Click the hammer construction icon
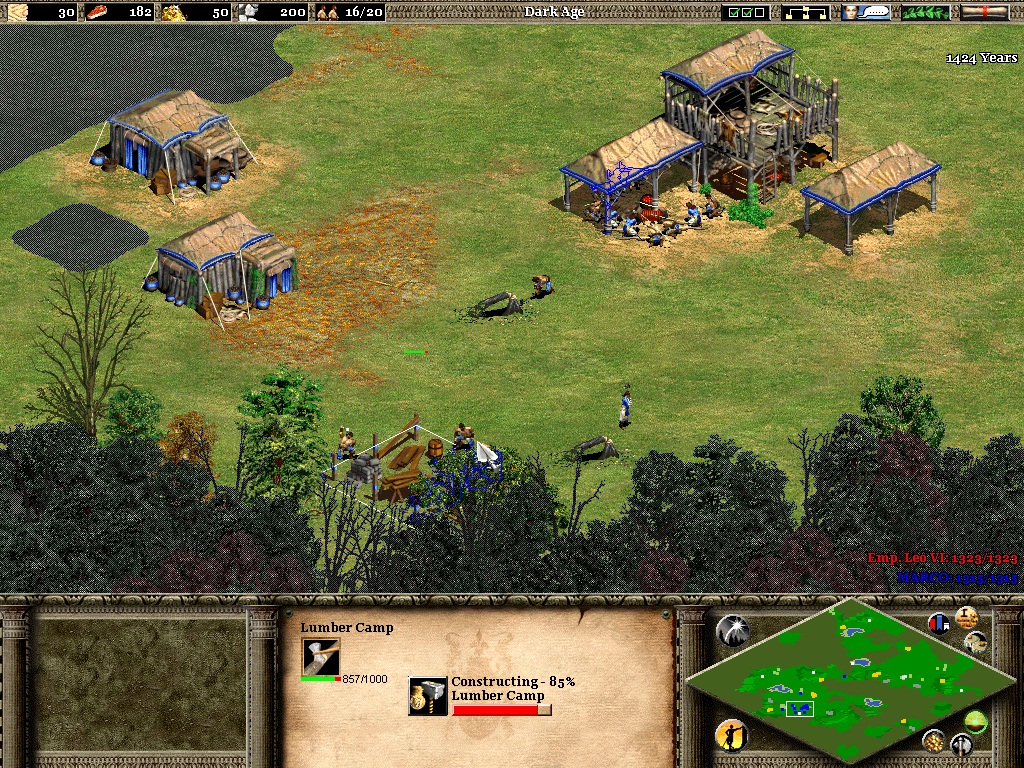Viewport: 1024px width, 768px height. click(x=428, y=696)
